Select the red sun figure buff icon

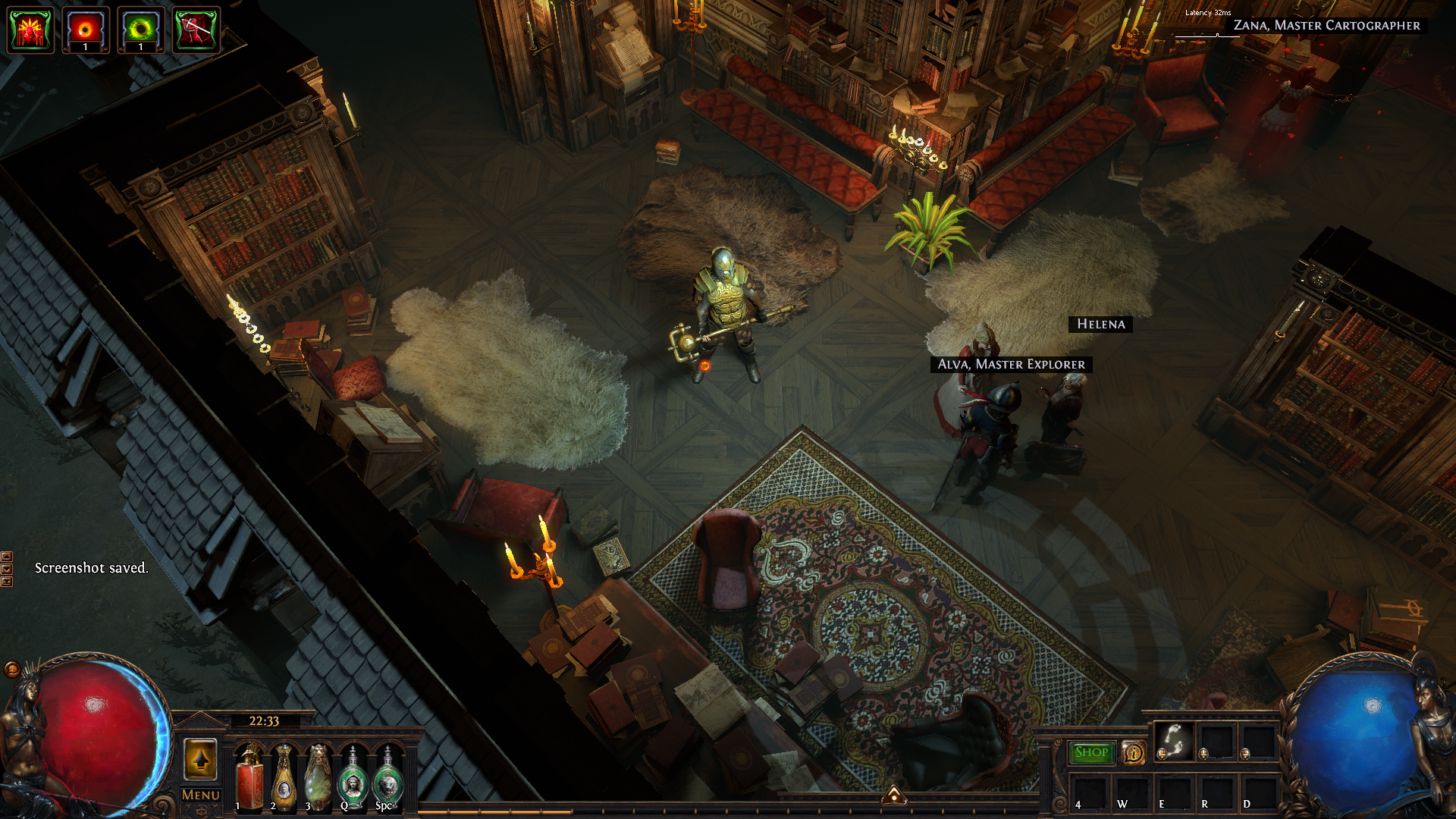(30, 30)
